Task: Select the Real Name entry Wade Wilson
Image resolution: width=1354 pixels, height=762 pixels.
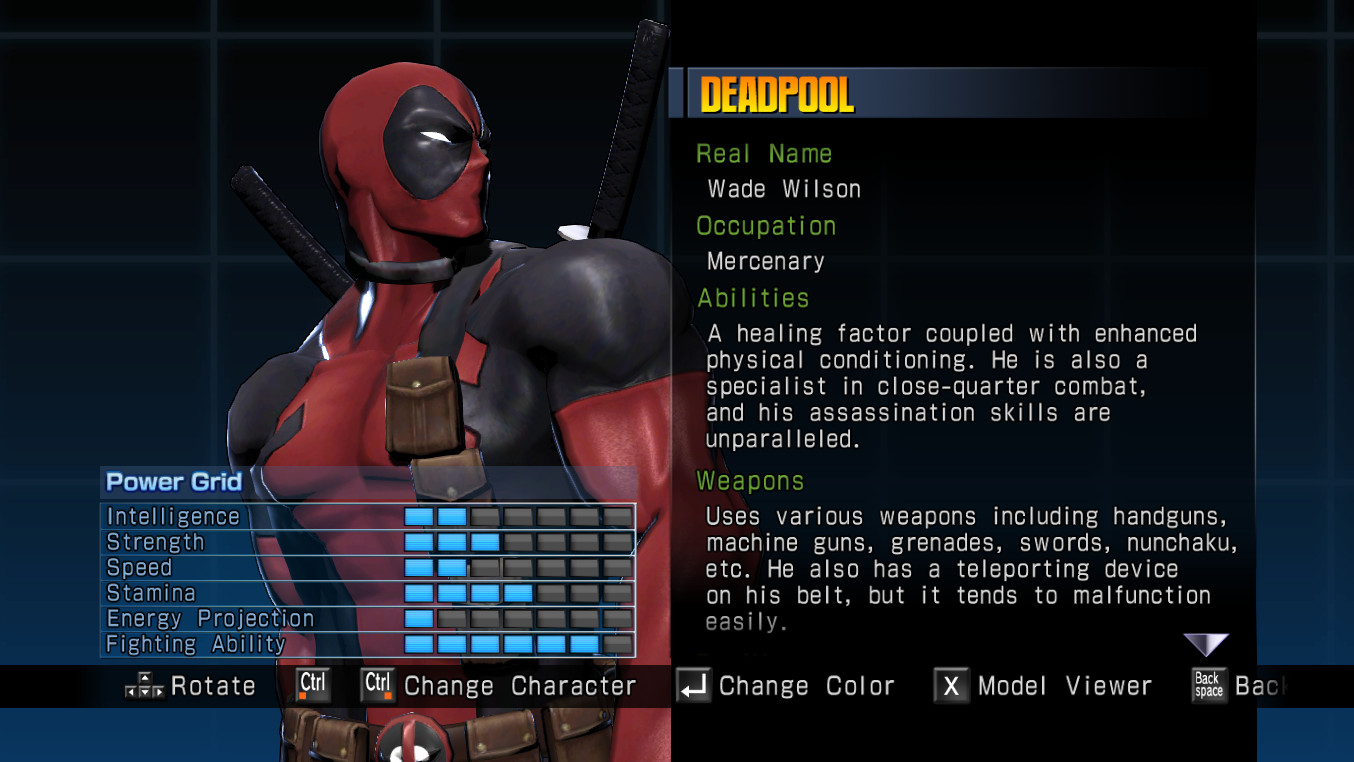Action: point(784,189)
